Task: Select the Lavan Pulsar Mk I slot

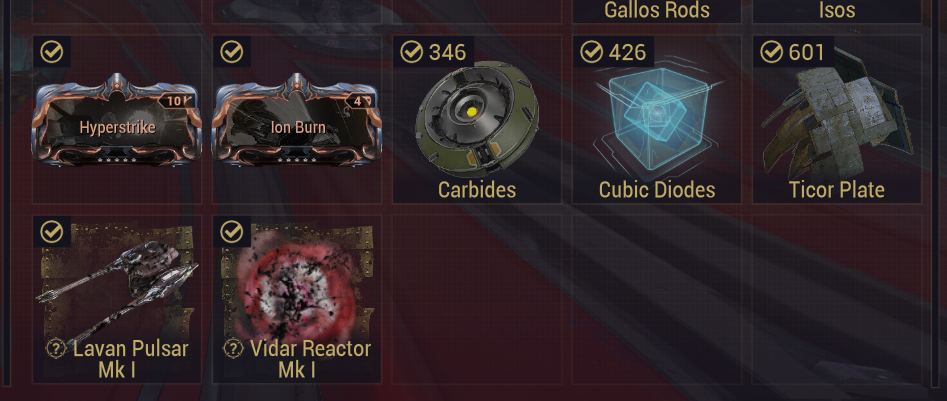Action: pyautogui.click(x=118, y=298)
